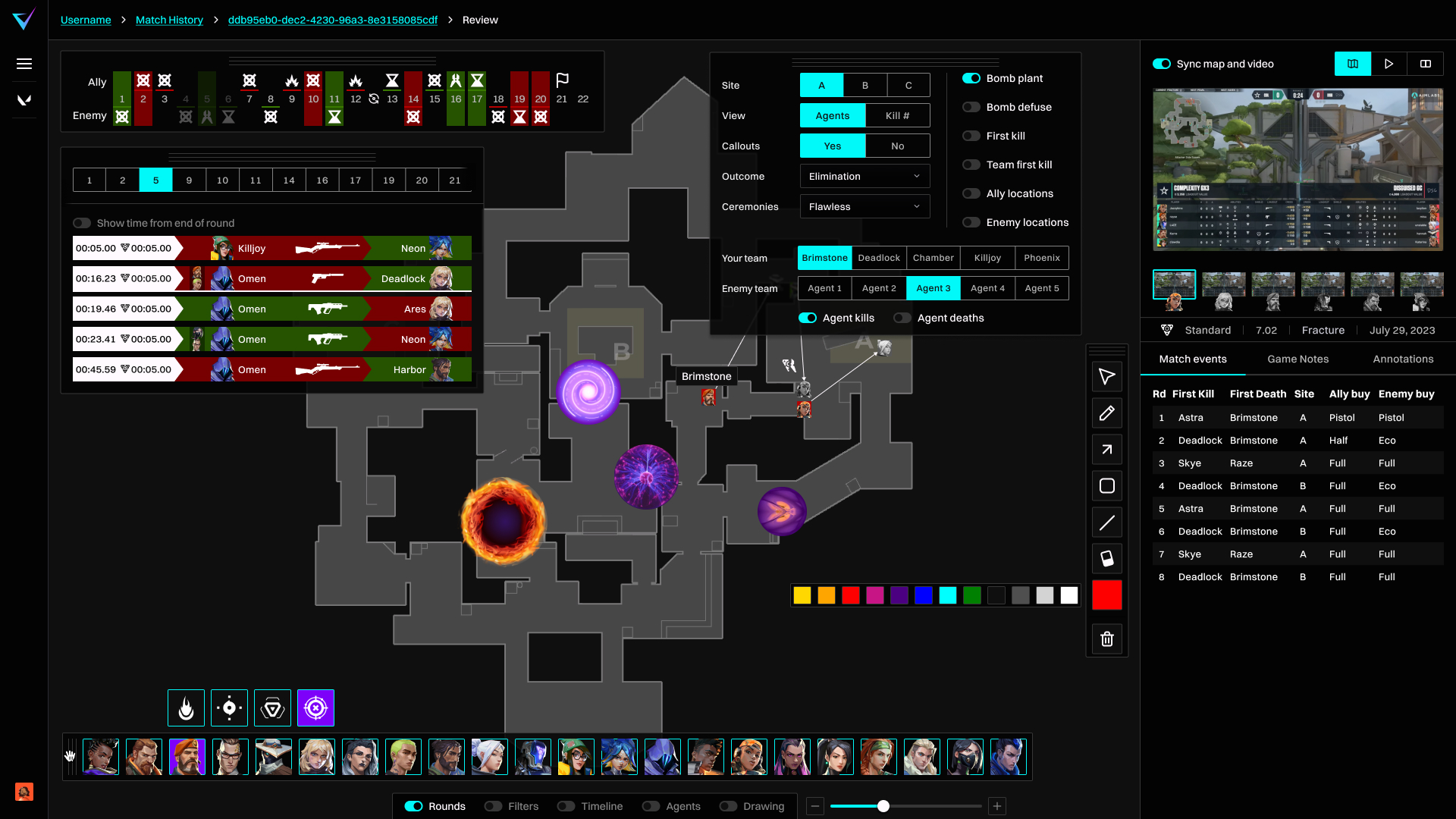Select the rectangle drawing tool
The image size is (1456, 819).
point(1107,486)
